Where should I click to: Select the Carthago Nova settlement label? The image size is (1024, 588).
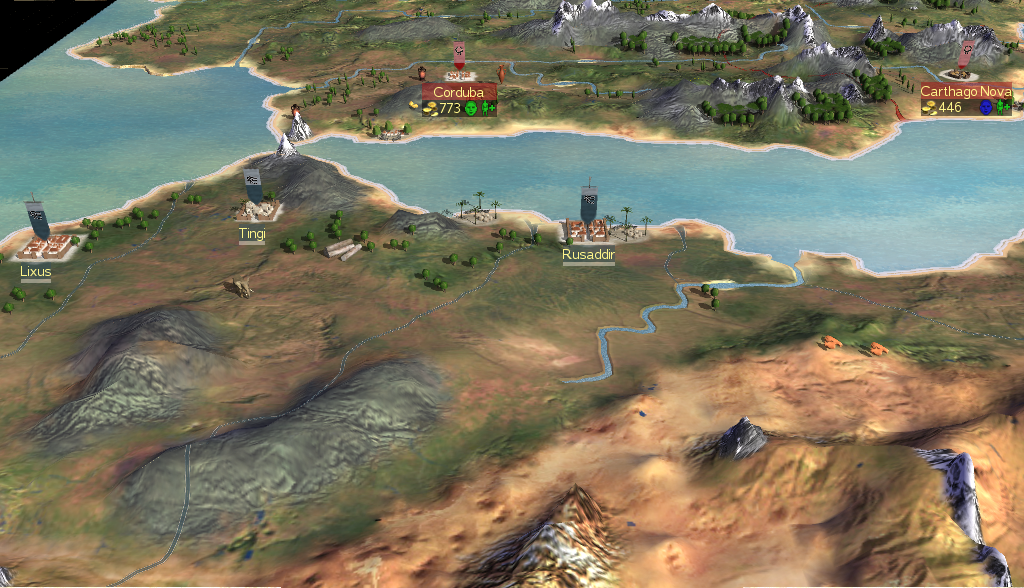(966, 91)
